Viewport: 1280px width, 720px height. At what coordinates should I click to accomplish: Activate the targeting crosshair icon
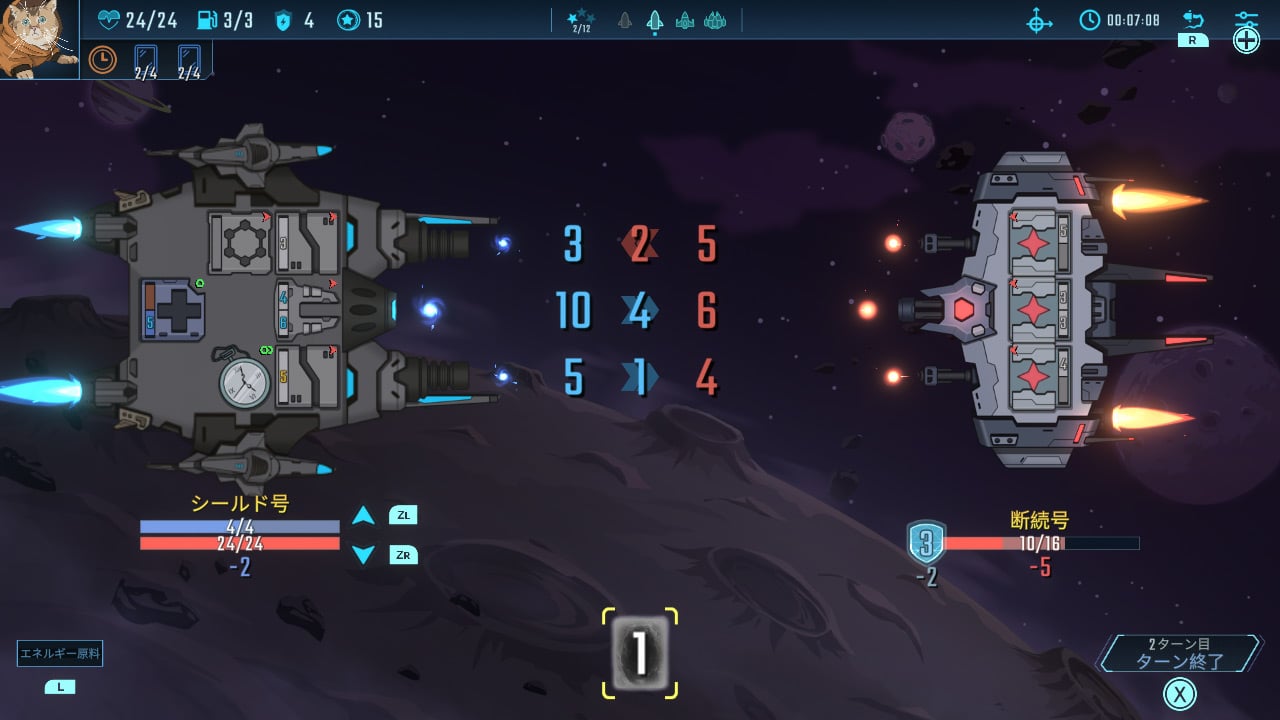coord(1040,20)
